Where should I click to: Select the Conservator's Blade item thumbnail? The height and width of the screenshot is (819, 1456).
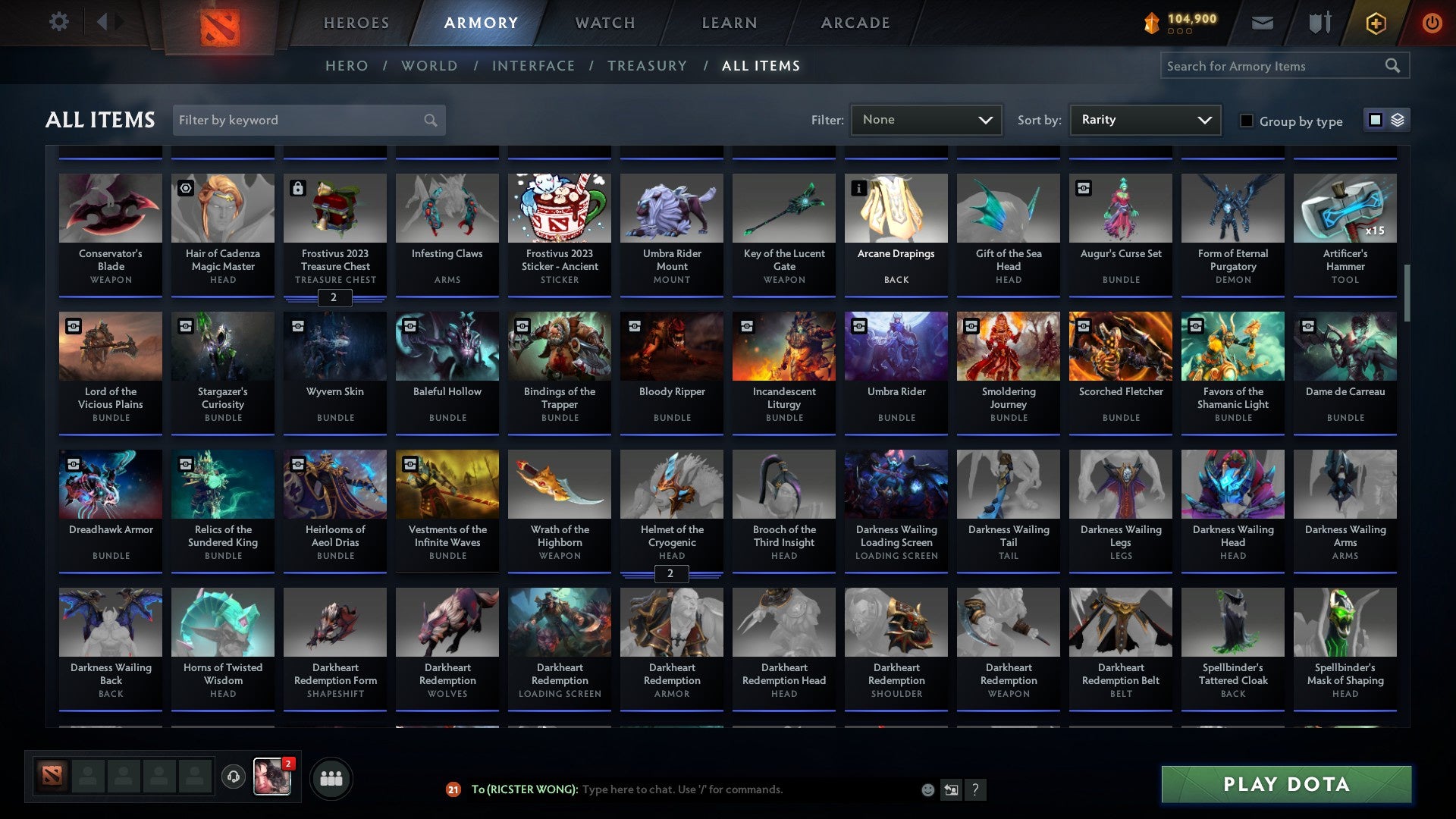(x=111, y=207)
